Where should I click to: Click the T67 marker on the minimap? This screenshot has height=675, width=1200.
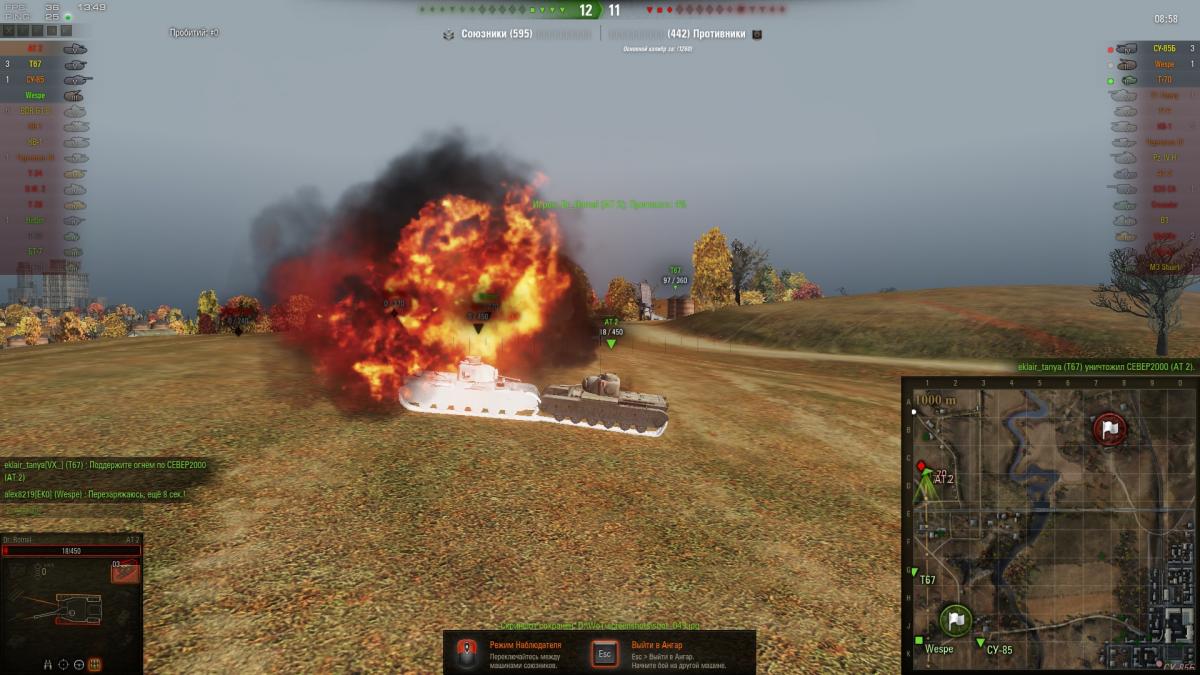click(x=913, y=572)
